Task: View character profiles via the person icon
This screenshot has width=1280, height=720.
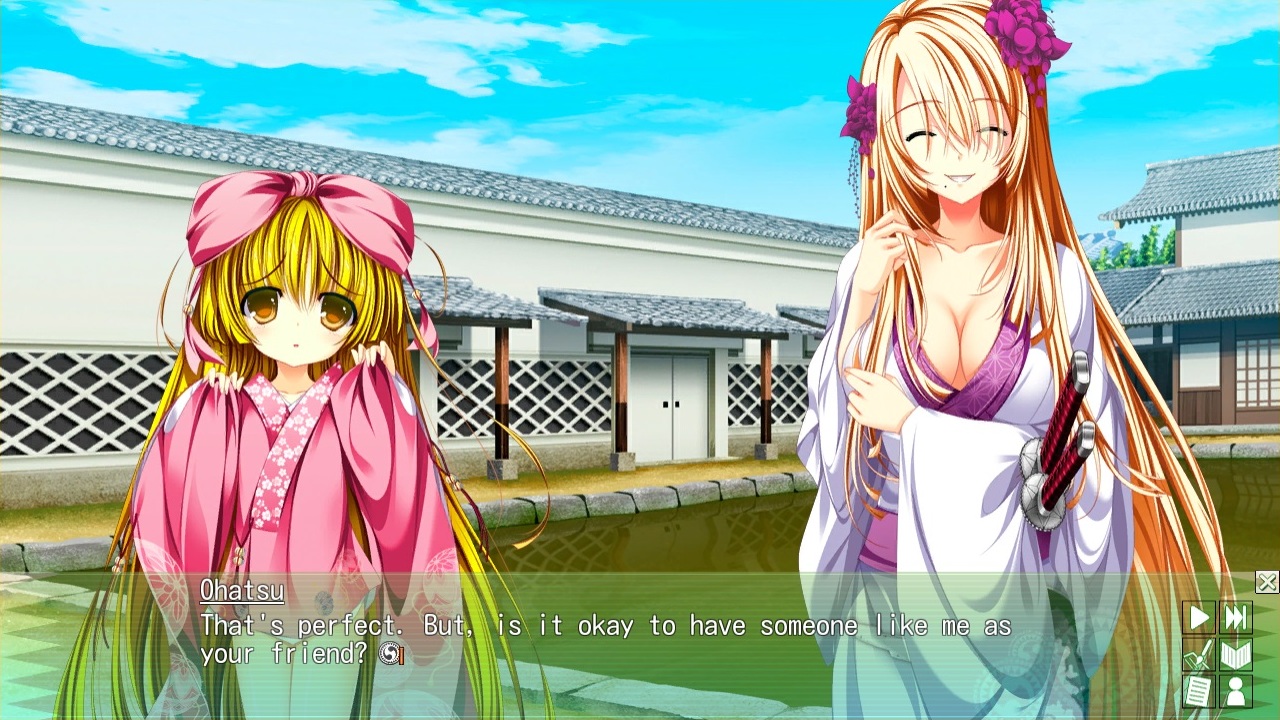Action: coord(1235,692)
